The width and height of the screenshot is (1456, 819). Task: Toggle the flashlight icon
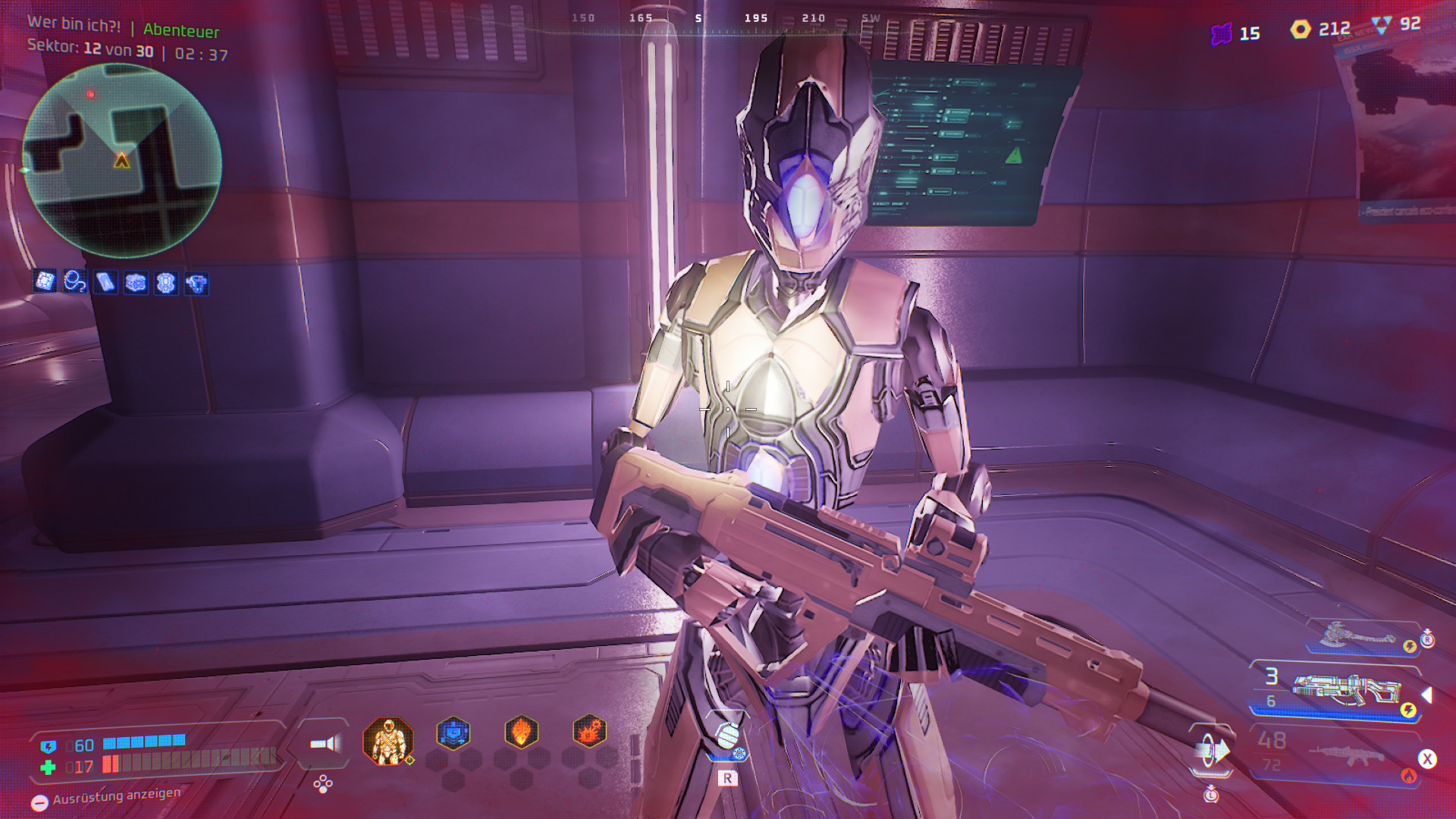point(325,744)
